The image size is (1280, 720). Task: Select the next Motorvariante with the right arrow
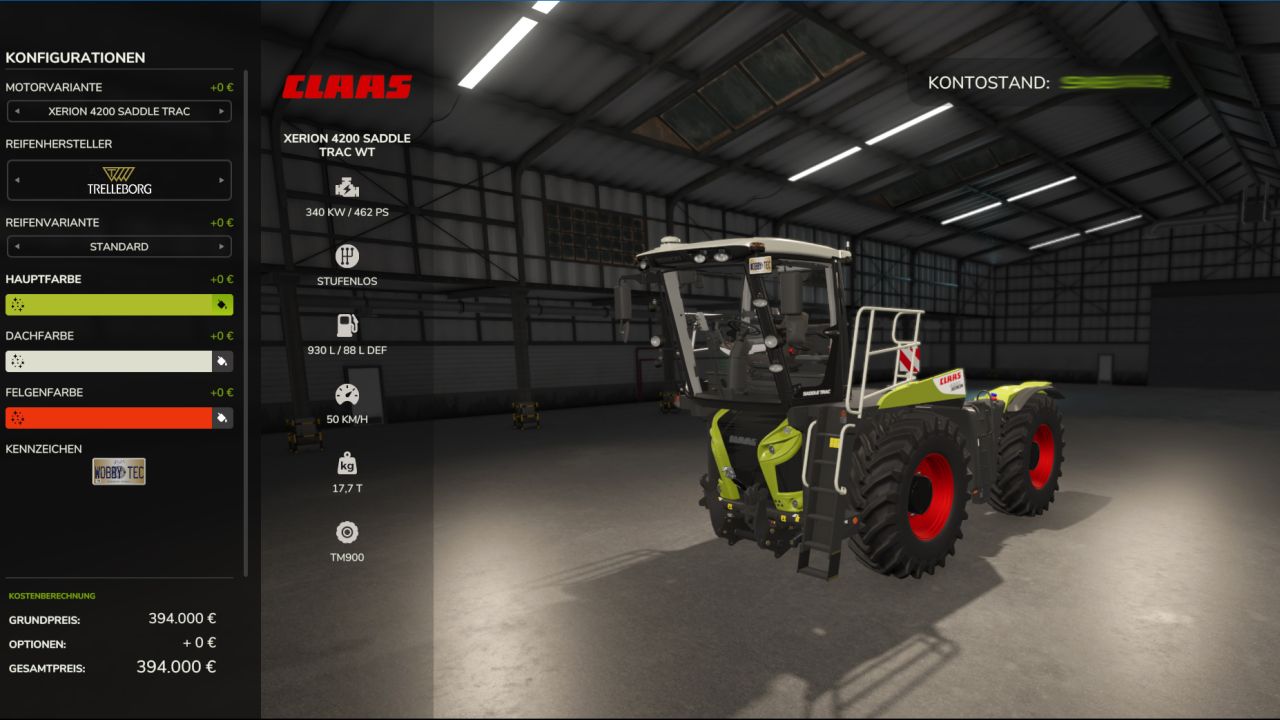click(222, 111)
